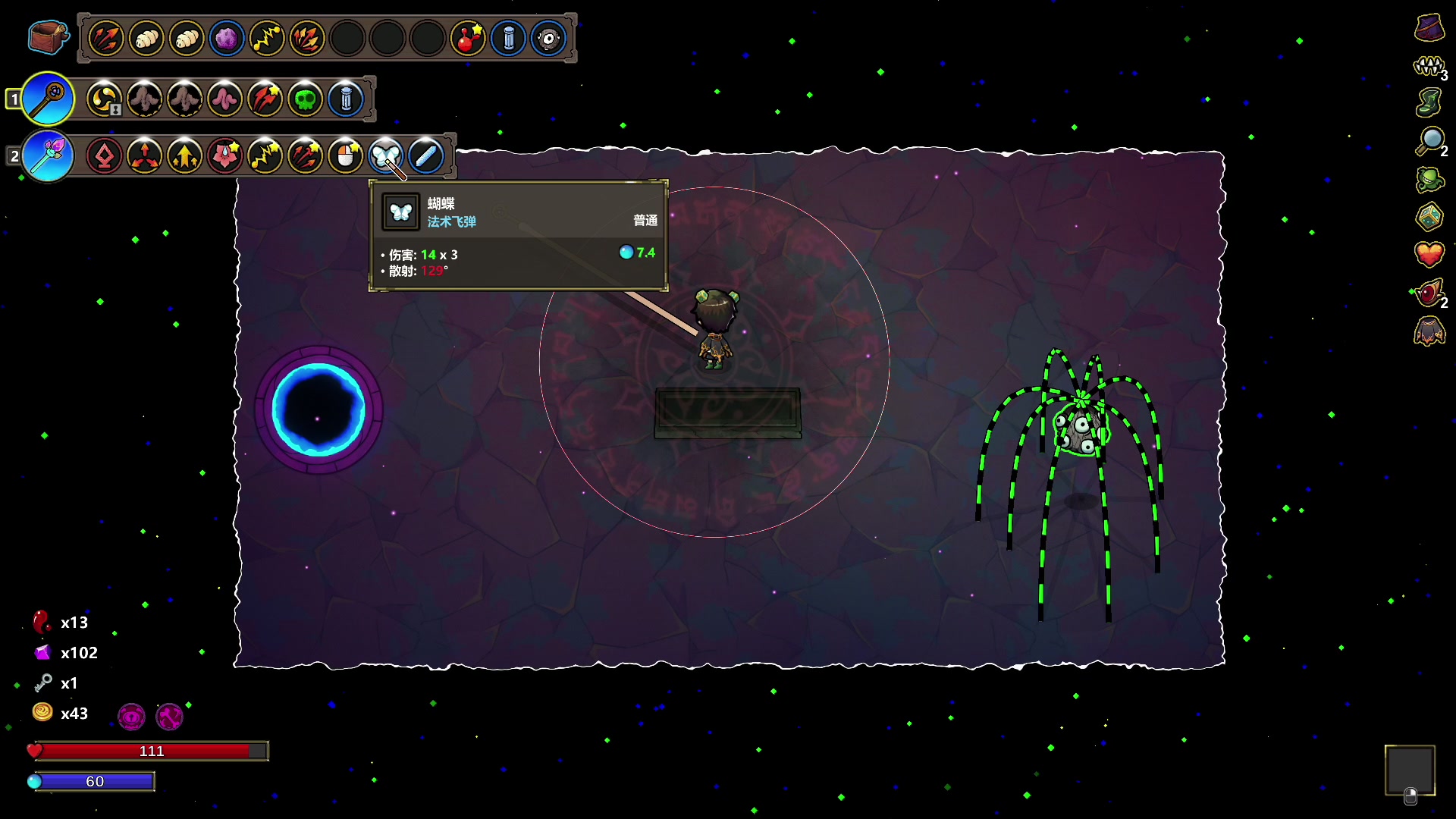Click the pink tentacle spell on wand 1
The image size is (1456, 819).
[225, 99]
